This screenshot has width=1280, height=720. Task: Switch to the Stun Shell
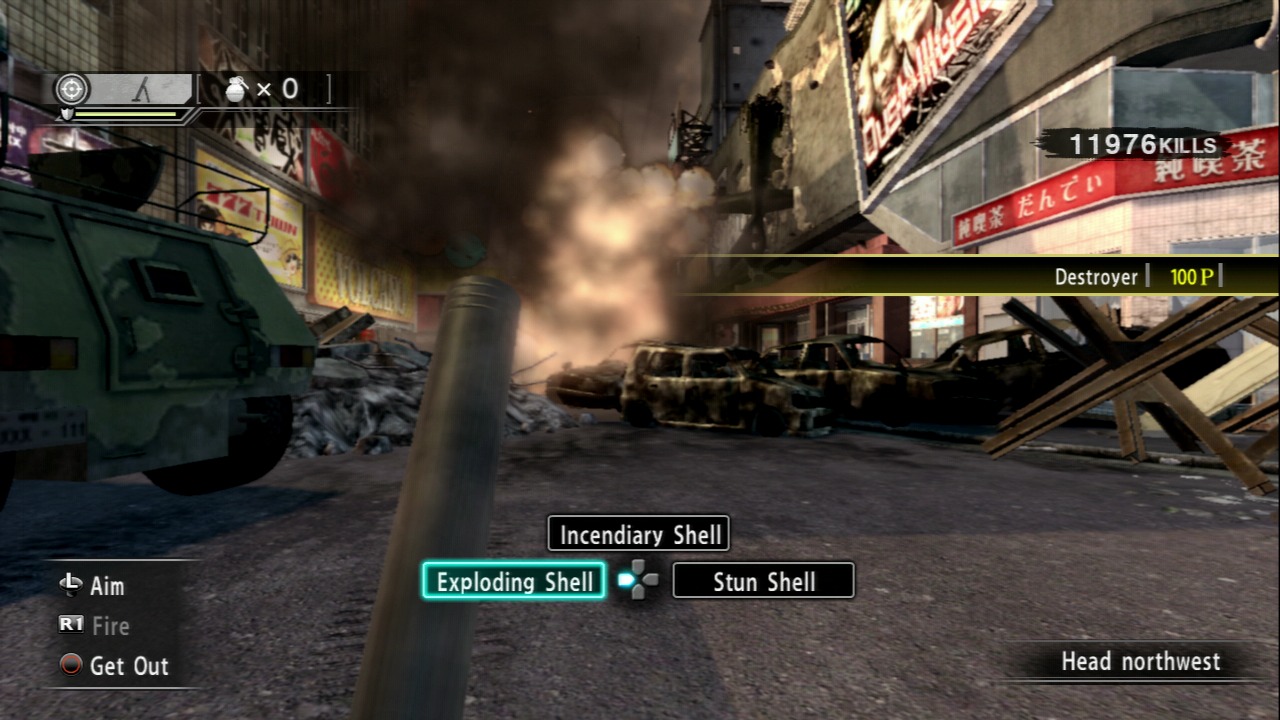(763, 581)
